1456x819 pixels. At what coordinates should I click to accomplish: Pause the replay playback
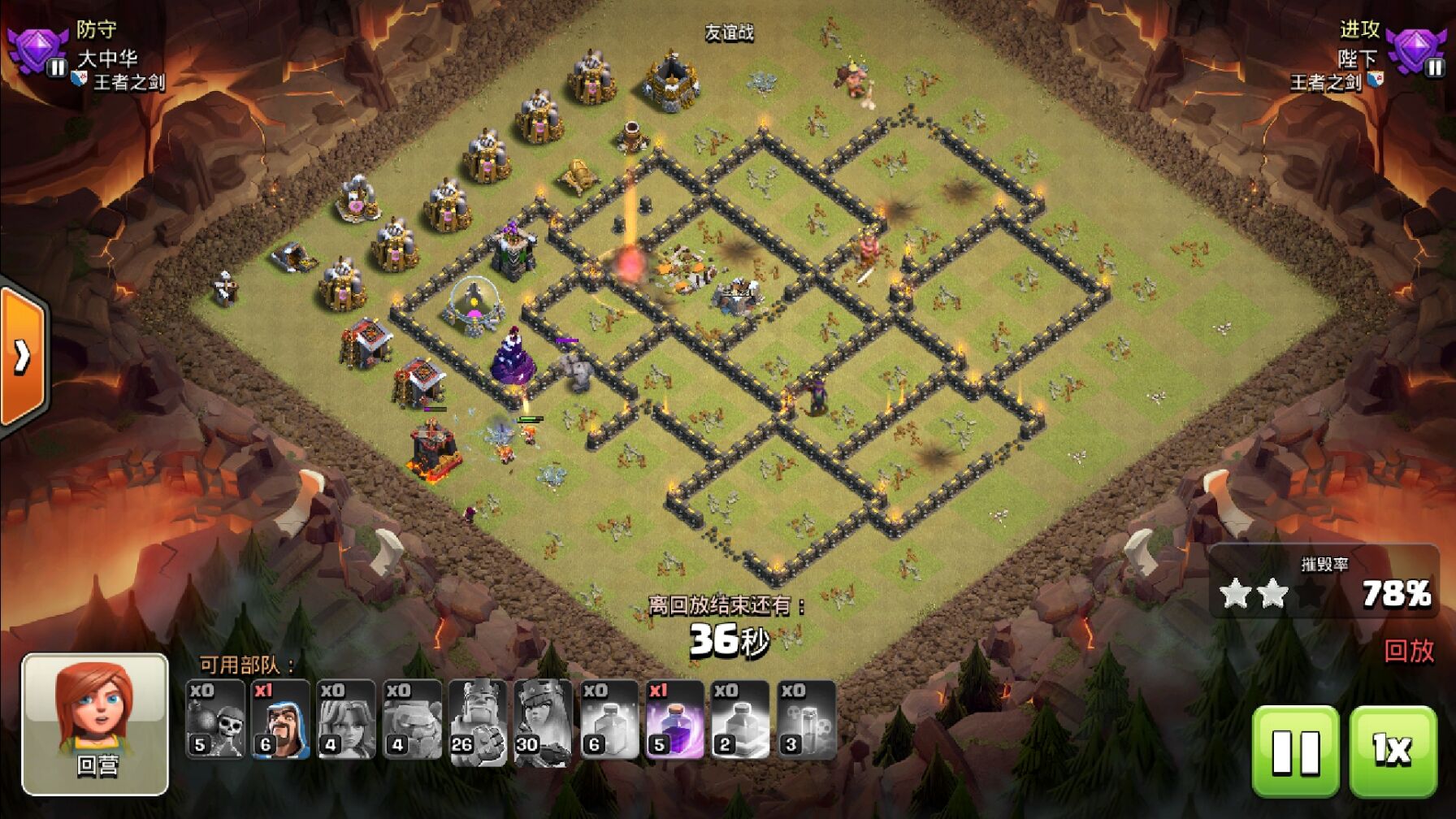click(x=1295, y=751)
